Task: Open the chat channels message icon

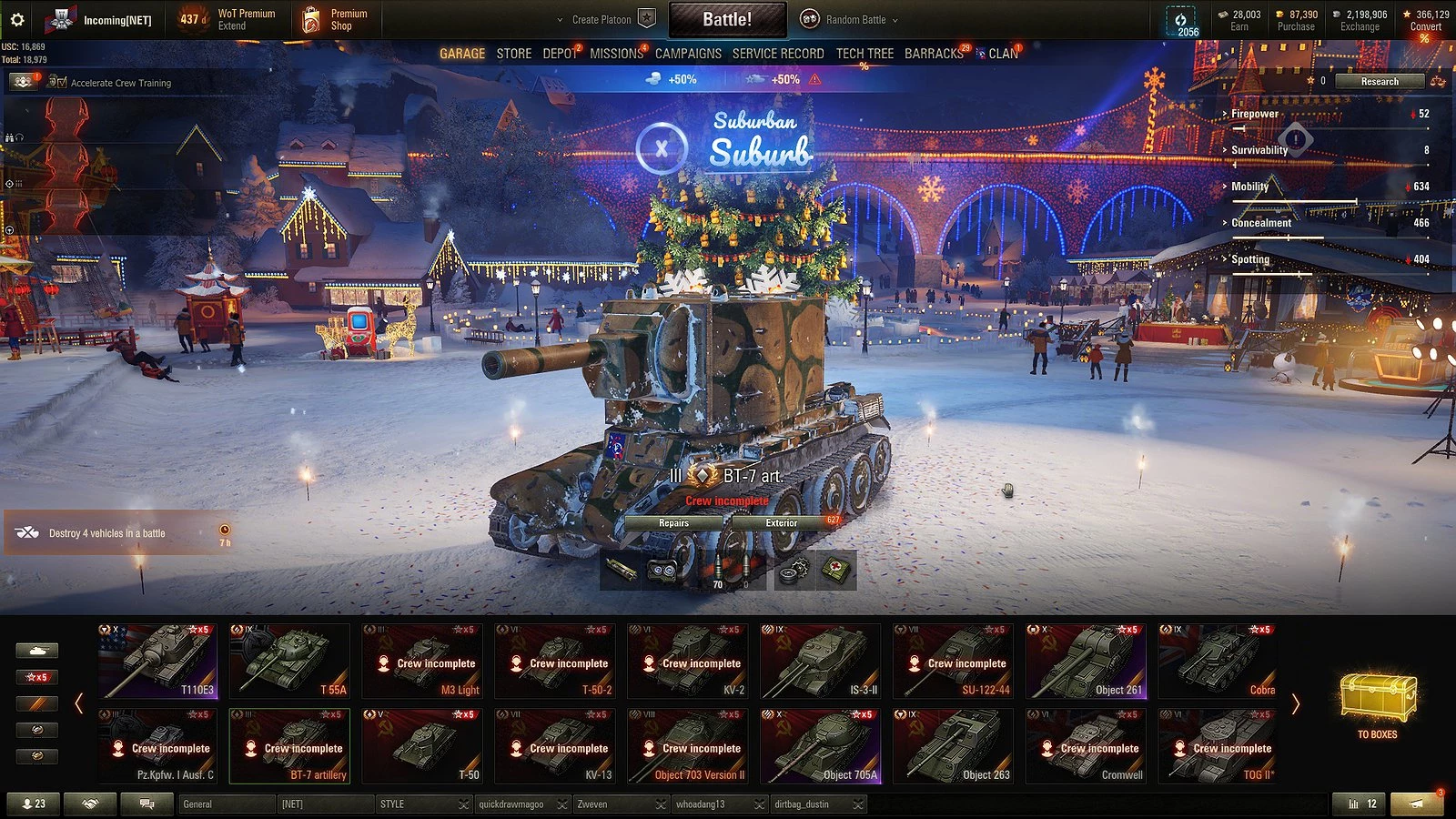Action: [147, 804]
